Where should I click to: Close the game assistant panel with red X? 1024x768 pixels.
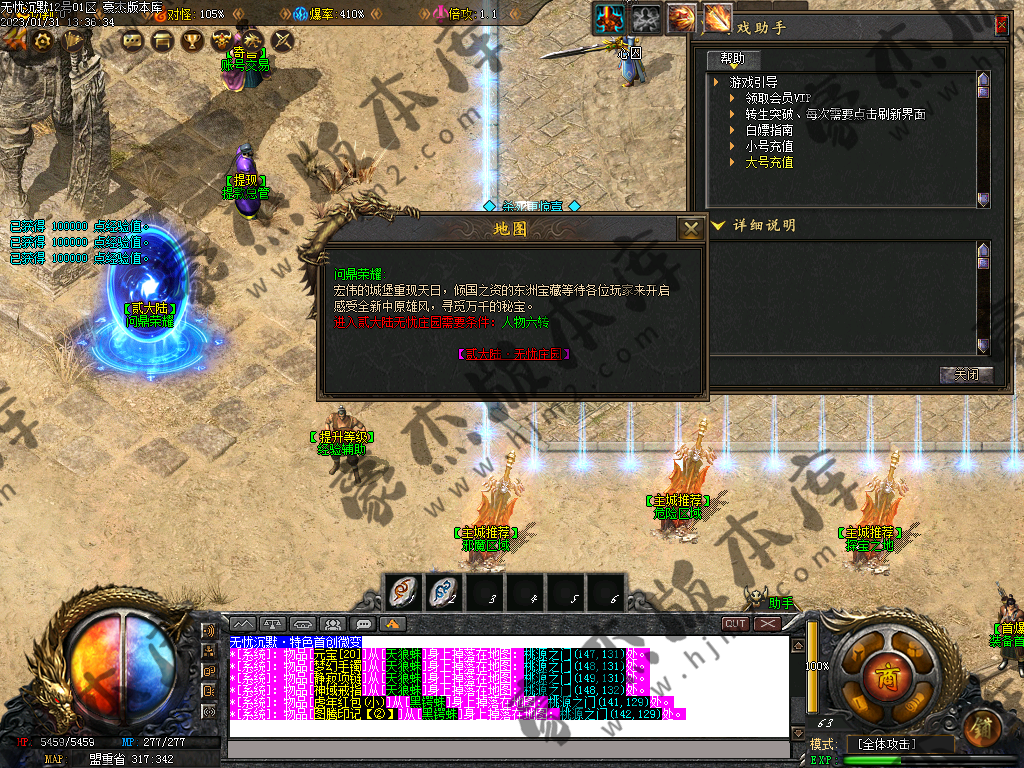1001,27
